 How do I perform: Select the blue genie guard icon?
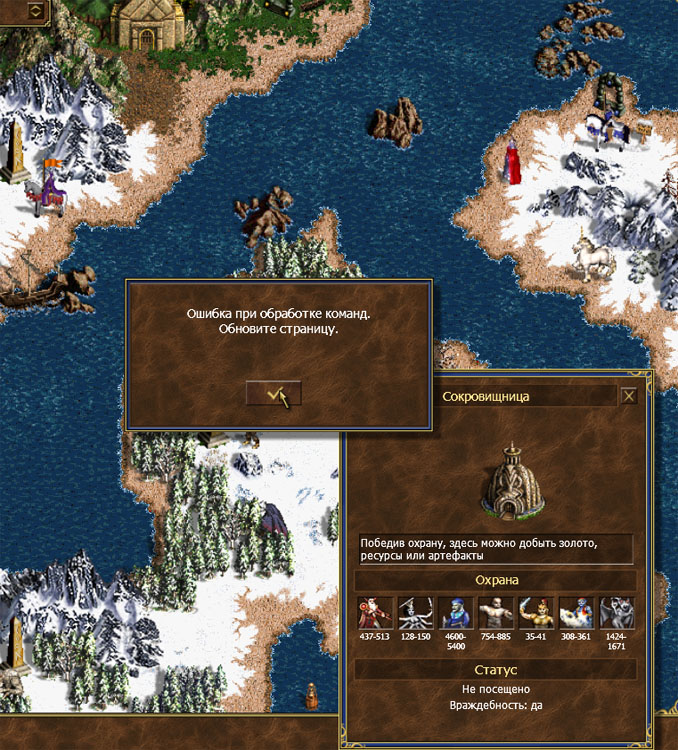[x=575, y=611]
